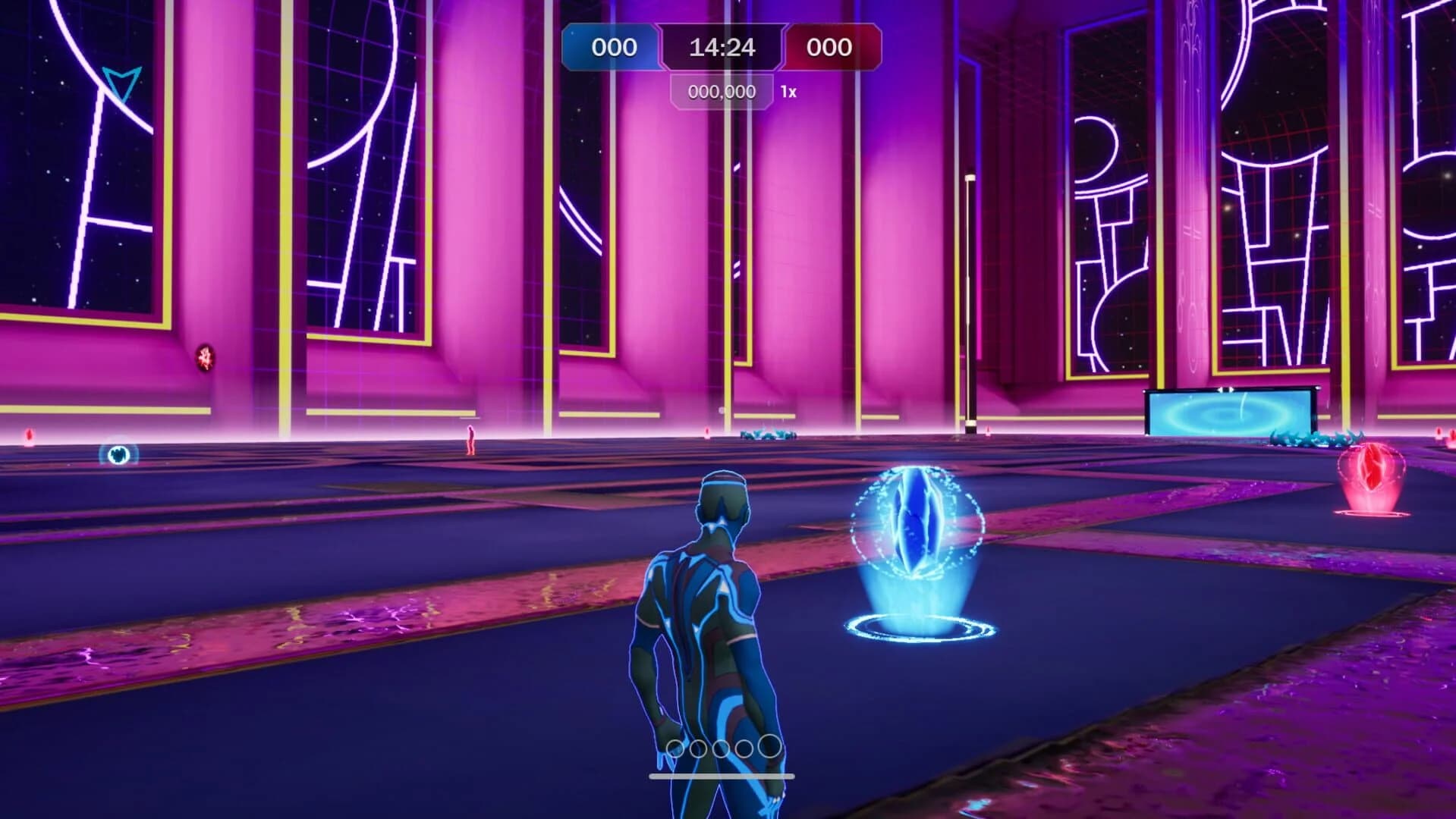Click the blue ring base under the orb
This screenshot has width=1456, height=819.
915,626
